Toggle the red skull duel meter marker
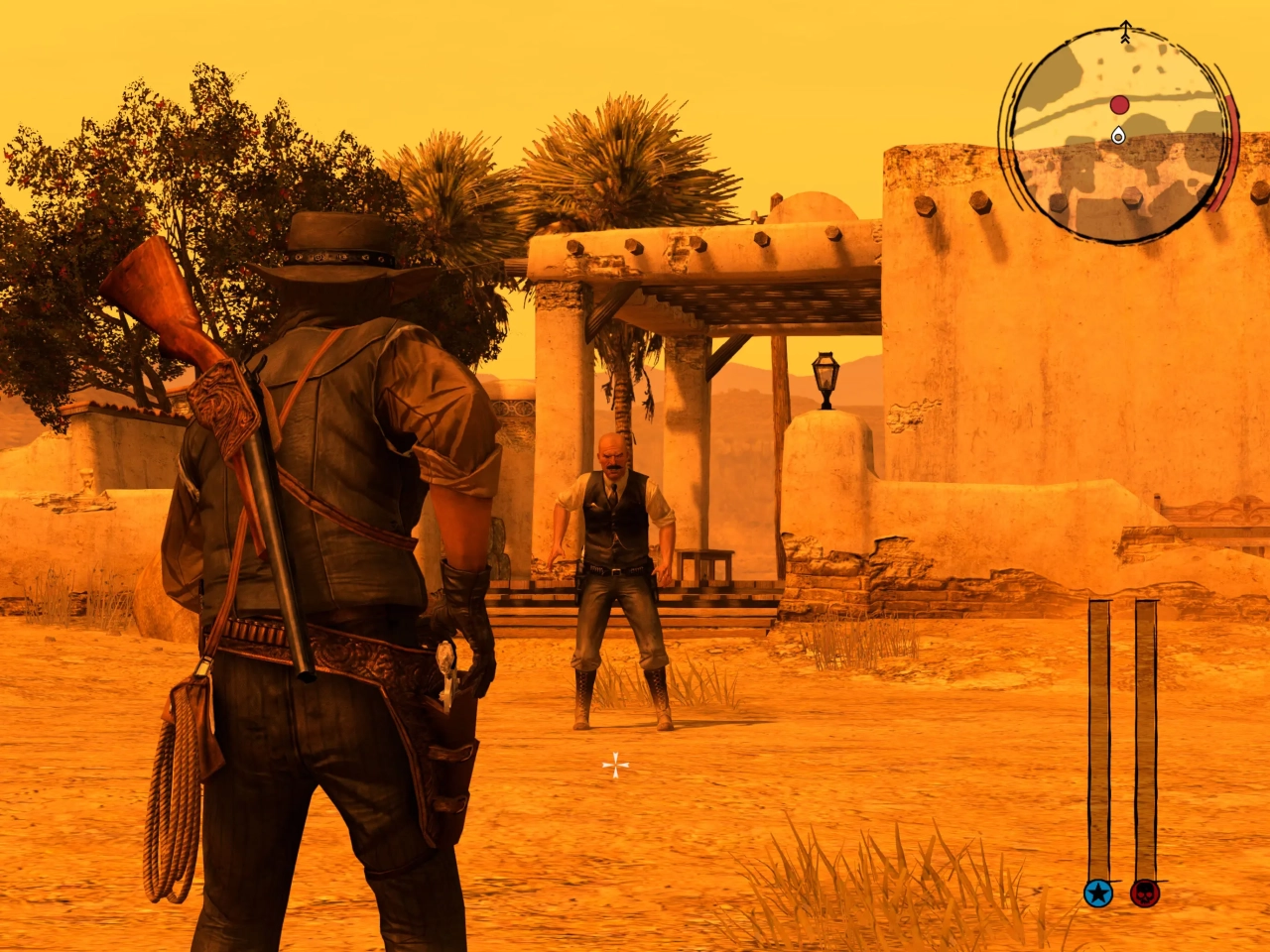This screenshot has height=952, width=1270. [x=1144, y=895]
